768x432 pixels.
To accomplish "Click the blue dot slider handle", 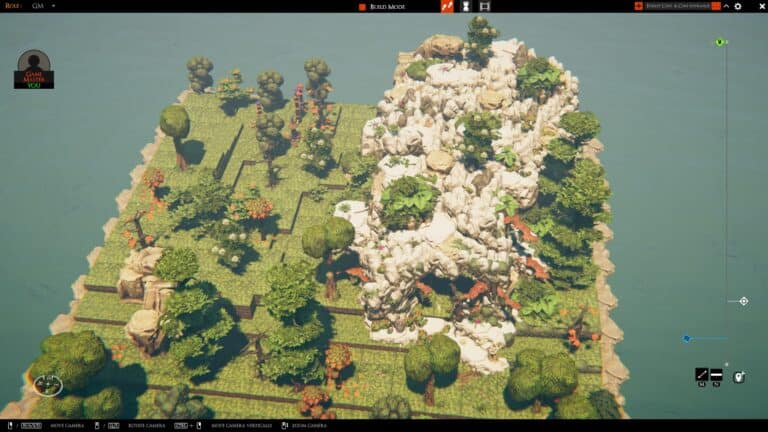I will click(686, 338).
